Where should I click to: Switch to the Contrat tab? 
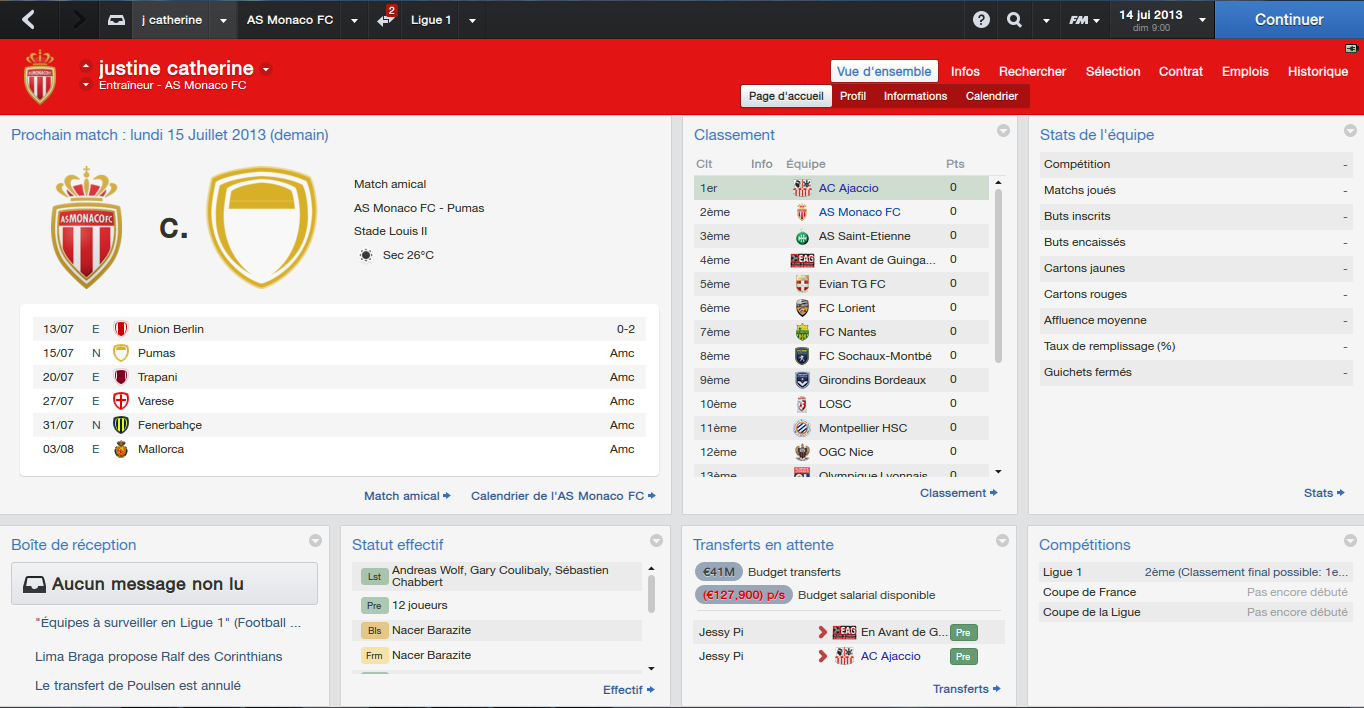[x=1181, y=71]
